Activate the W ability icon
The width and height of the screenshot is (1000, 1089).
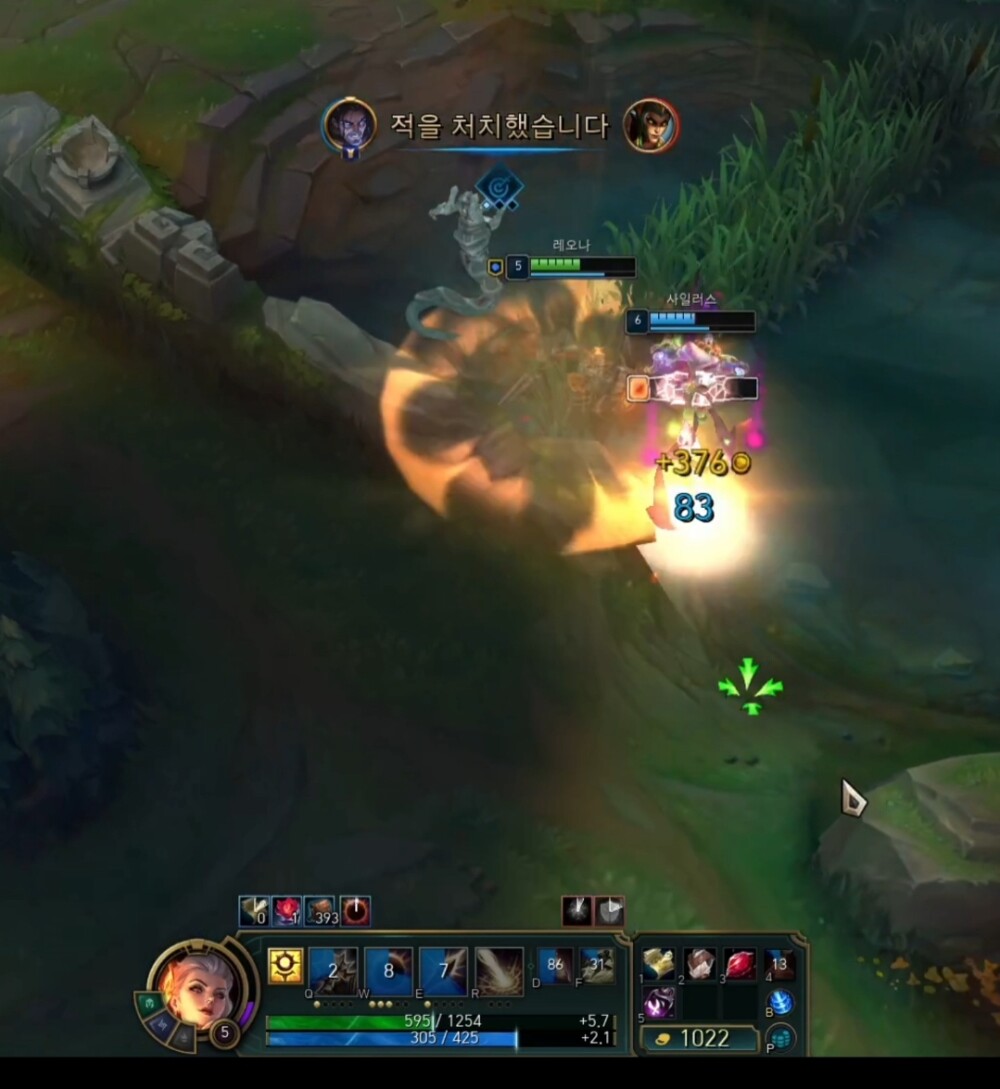(388, 970)
